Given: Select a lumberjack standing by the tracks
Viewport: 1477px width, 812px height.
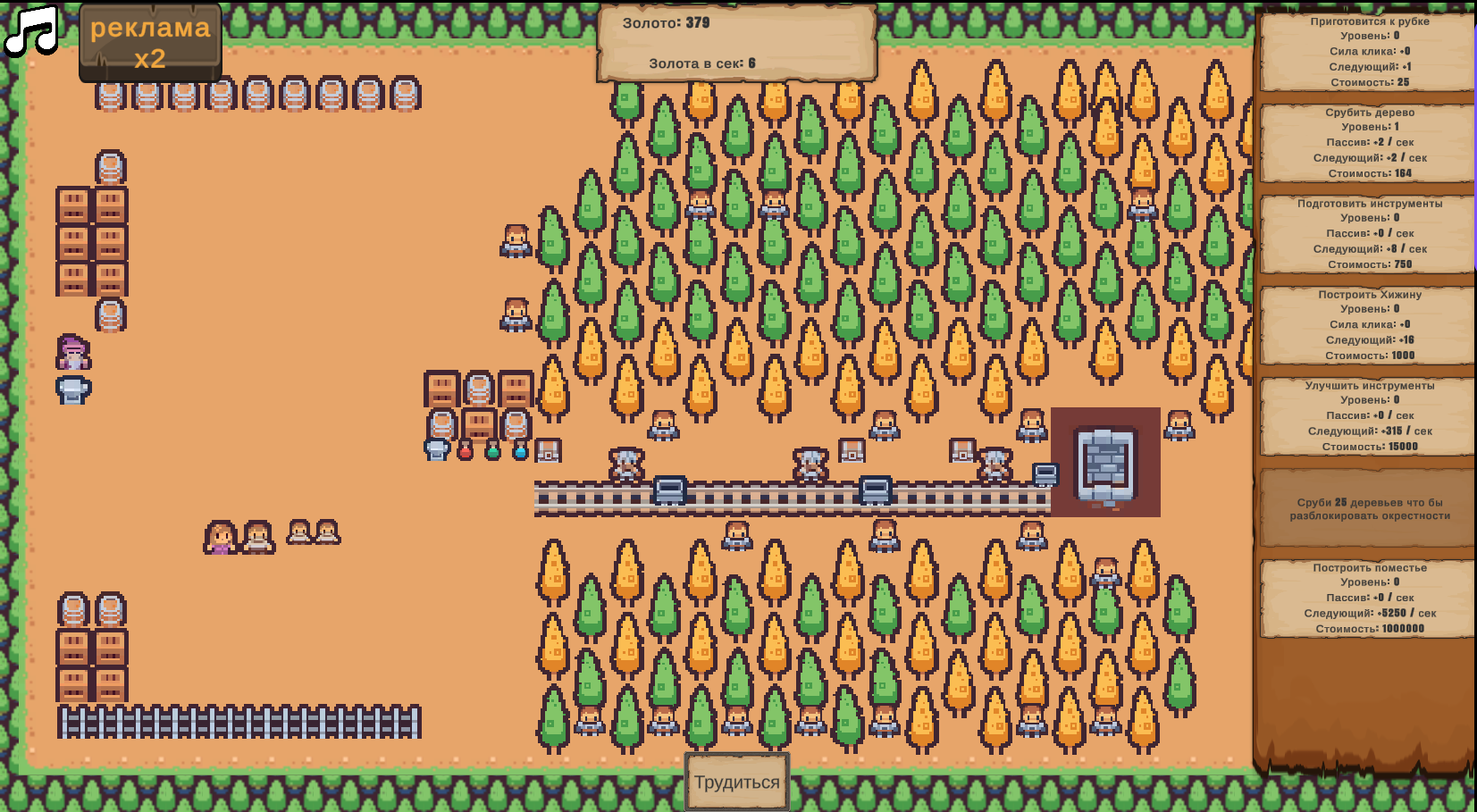Looking at the screenshot, I should (628, 465).
